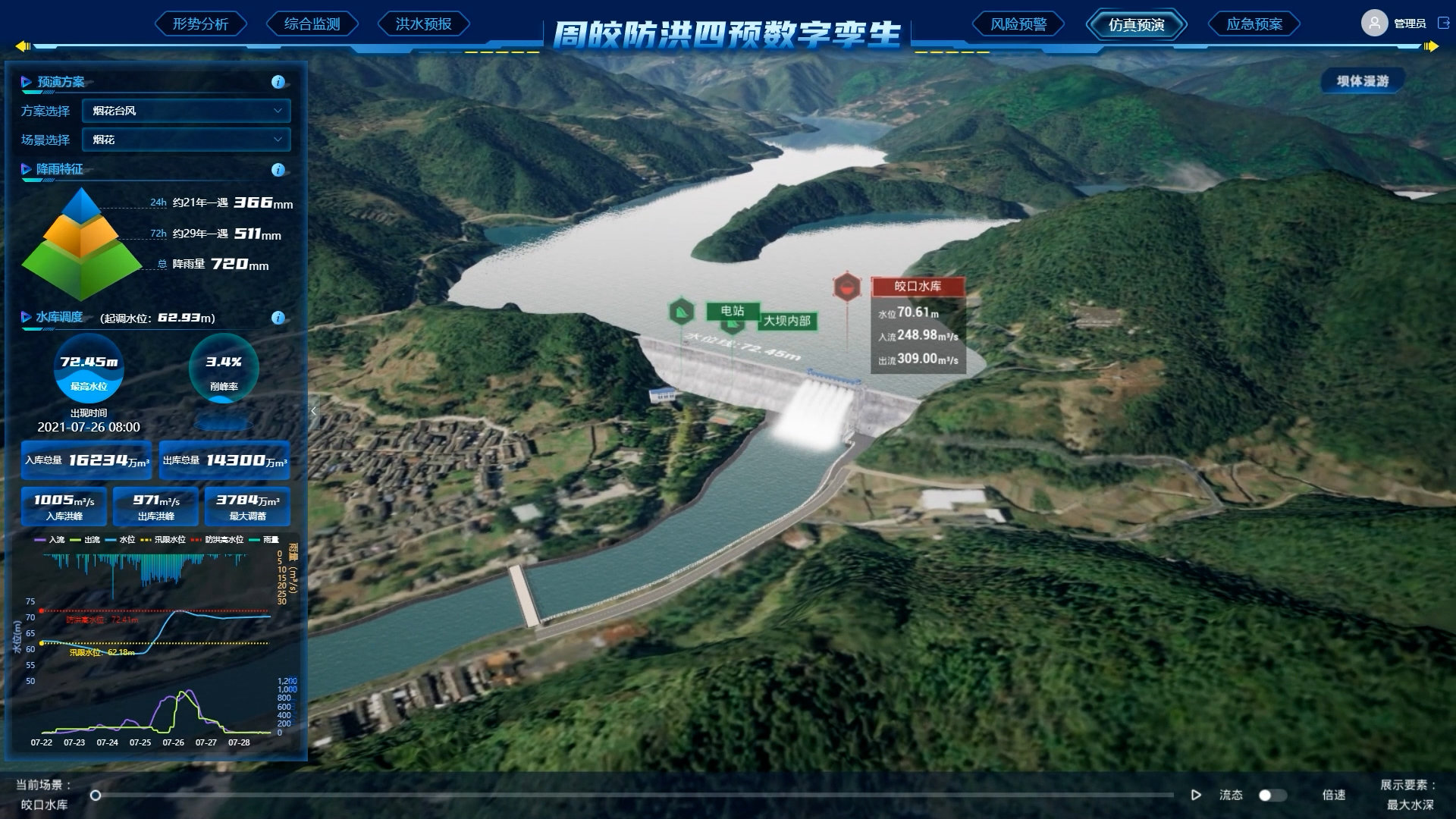Collapse the left panel with arrow handle
Viewport: 1456px width, 819px height.
click(x=314, y=411)
